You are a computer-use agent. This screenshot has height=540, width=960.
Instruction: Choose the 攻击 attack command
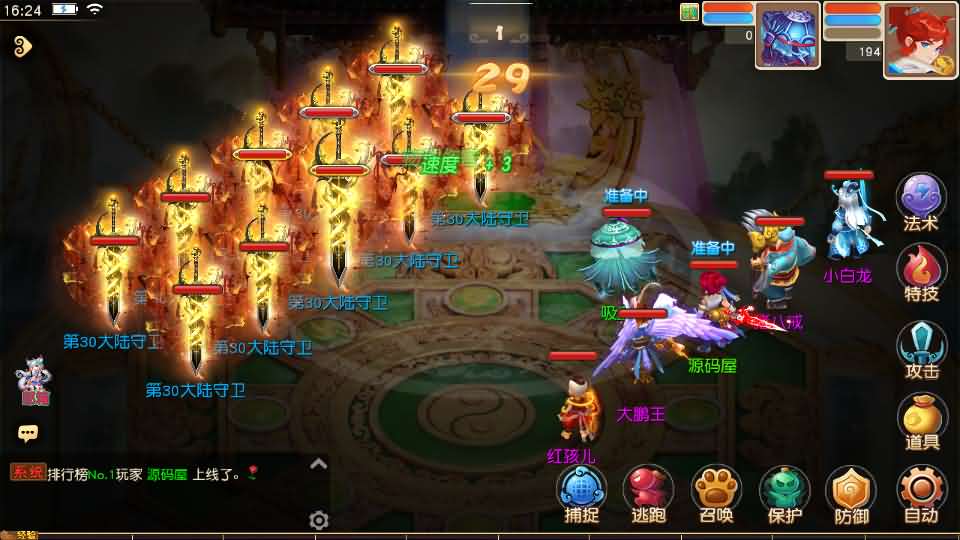[920, 349]
